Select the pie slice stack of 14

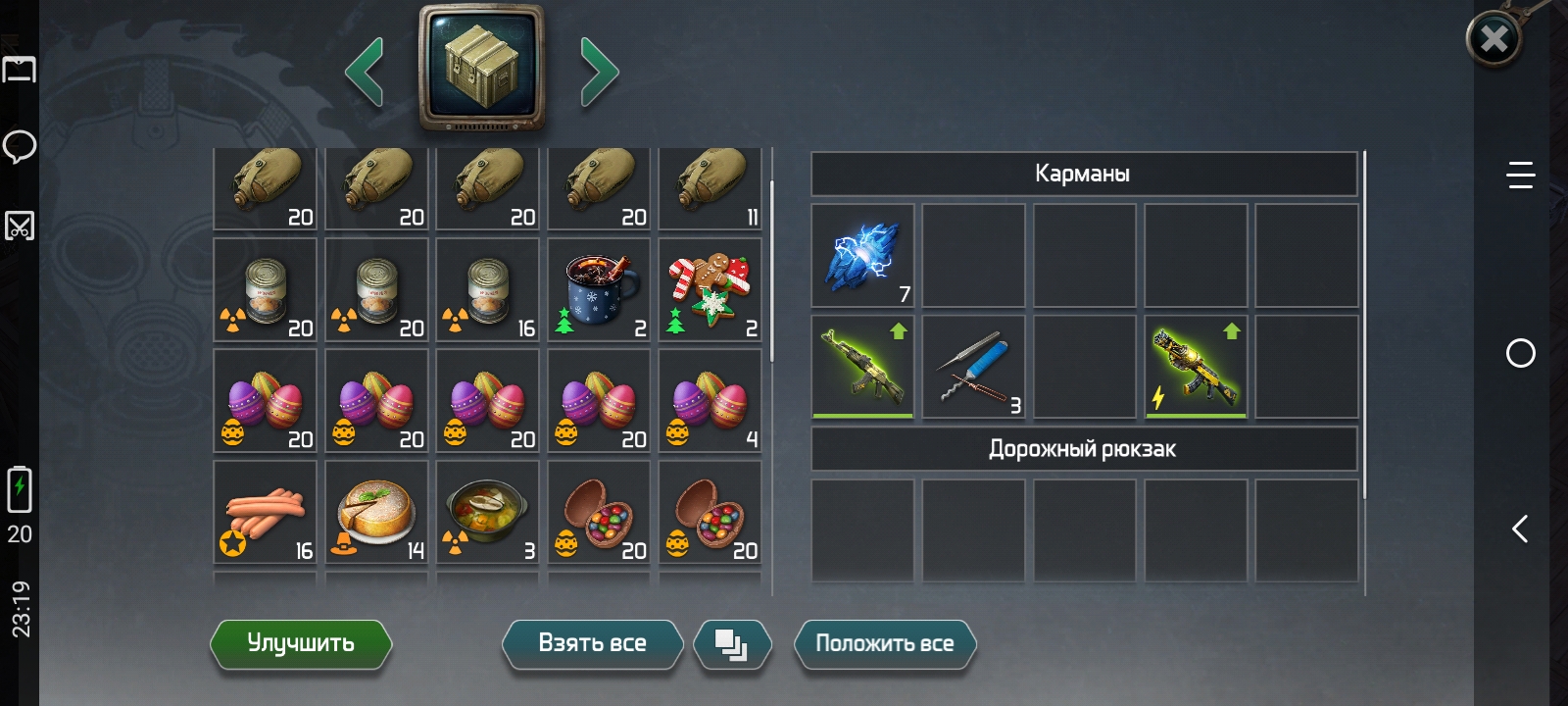[376, 513]
